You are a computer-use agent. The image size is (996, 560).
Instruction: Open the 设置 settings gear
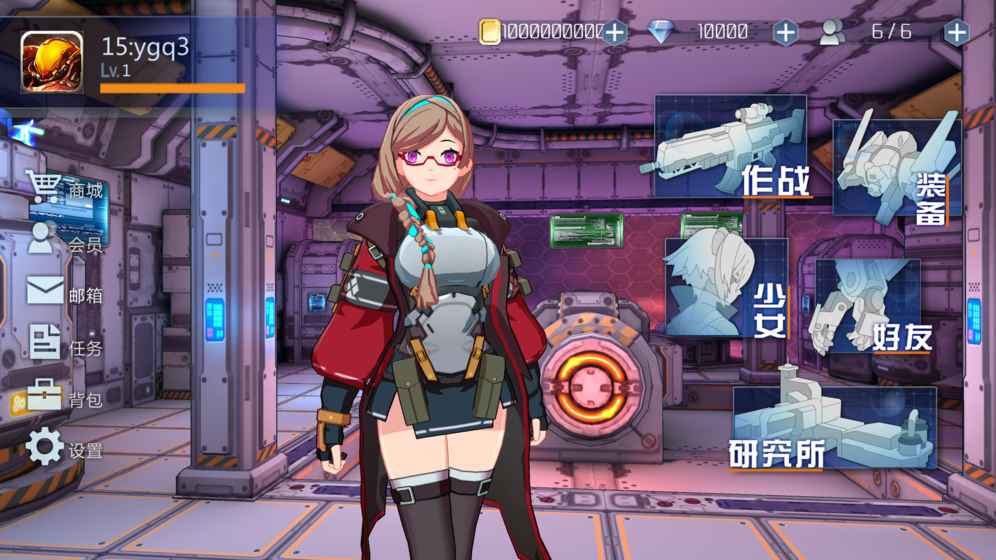pos(64,449)
